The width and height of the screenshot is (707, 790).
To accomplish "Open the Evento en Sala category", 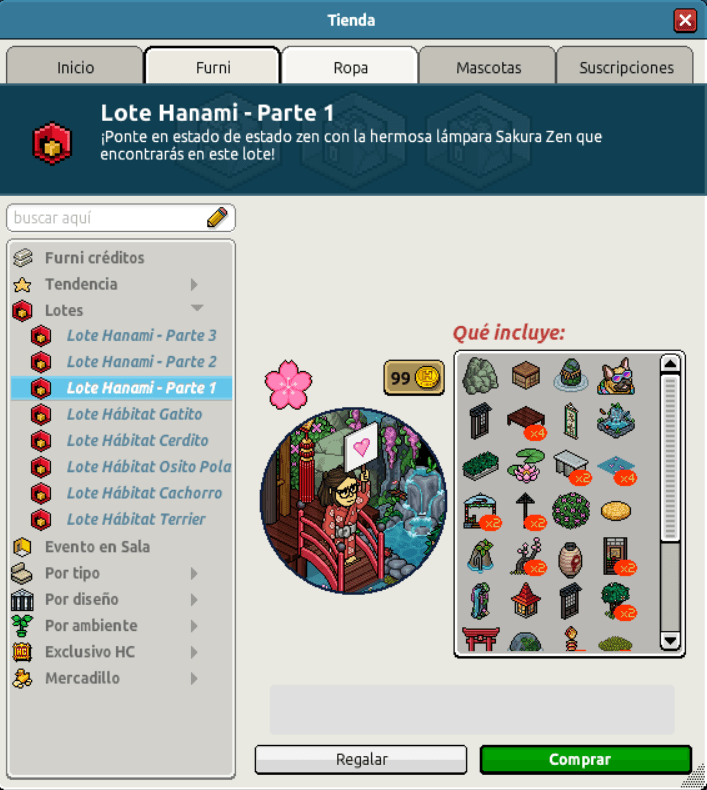I will point(97,547).
